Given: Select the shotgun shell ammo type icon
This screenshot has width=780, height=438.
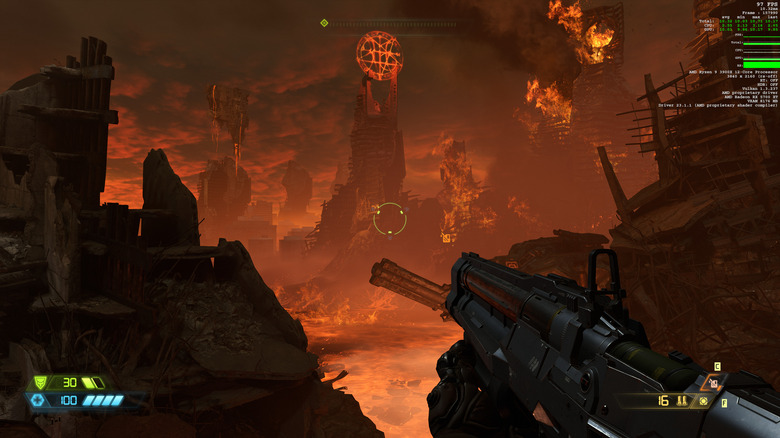Looking at the screenshot, I should tap(682, 401).
